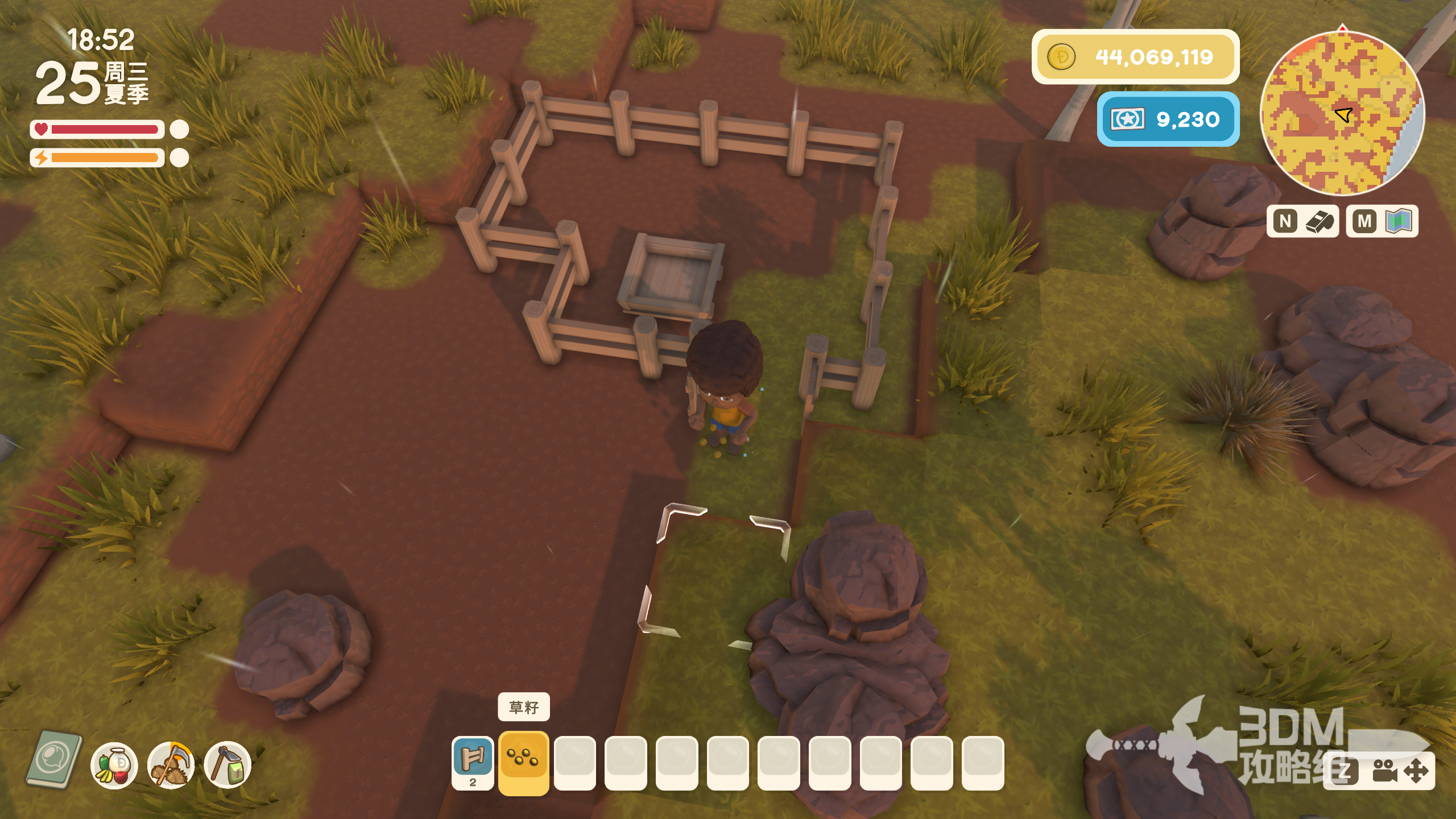Click the blue permit points panel
The image size is (1456, 819).
[x=1168, y=119]
